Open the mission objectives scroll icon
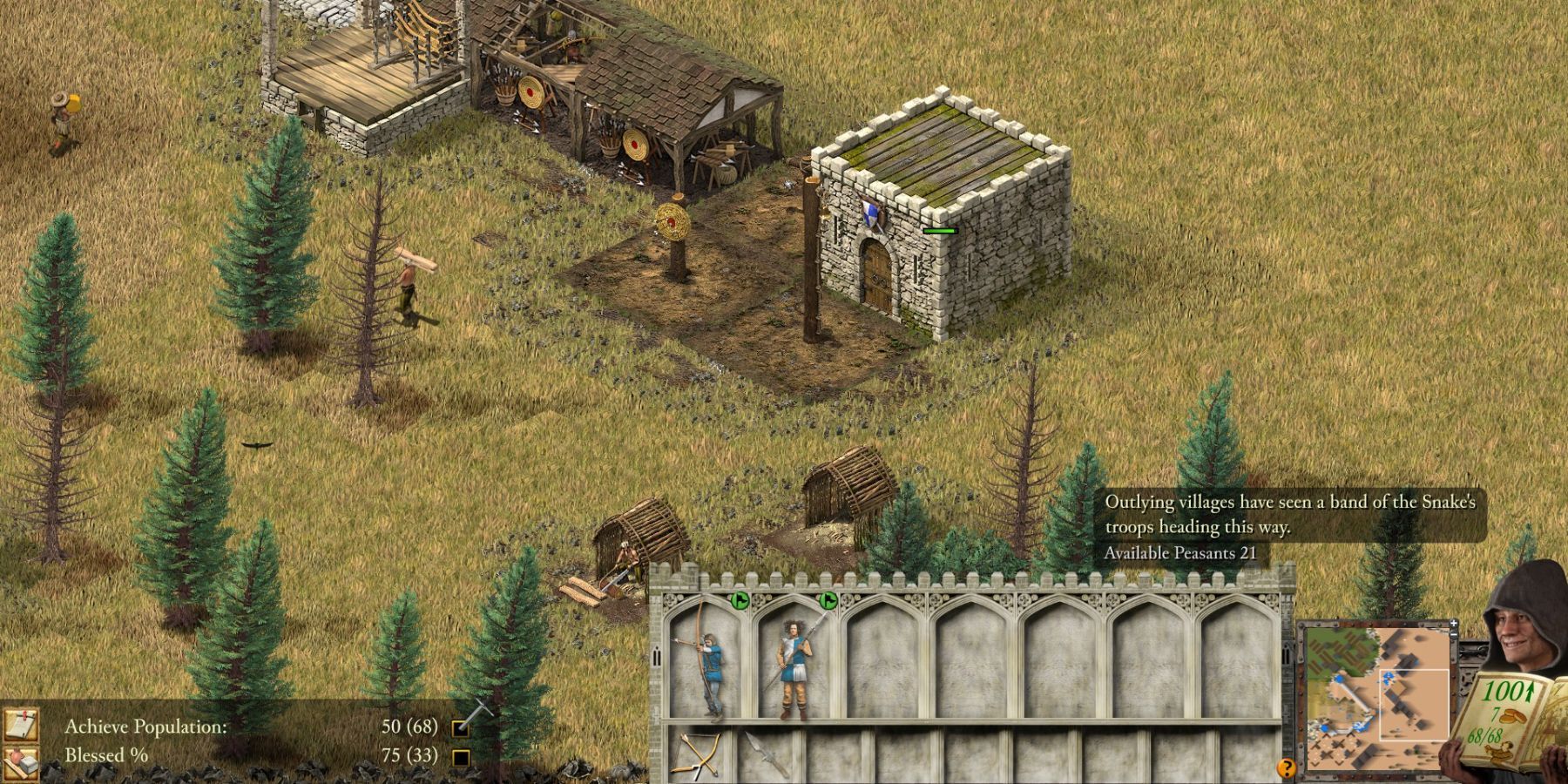This screenshot has width=1568, height=784. point(22,725)
